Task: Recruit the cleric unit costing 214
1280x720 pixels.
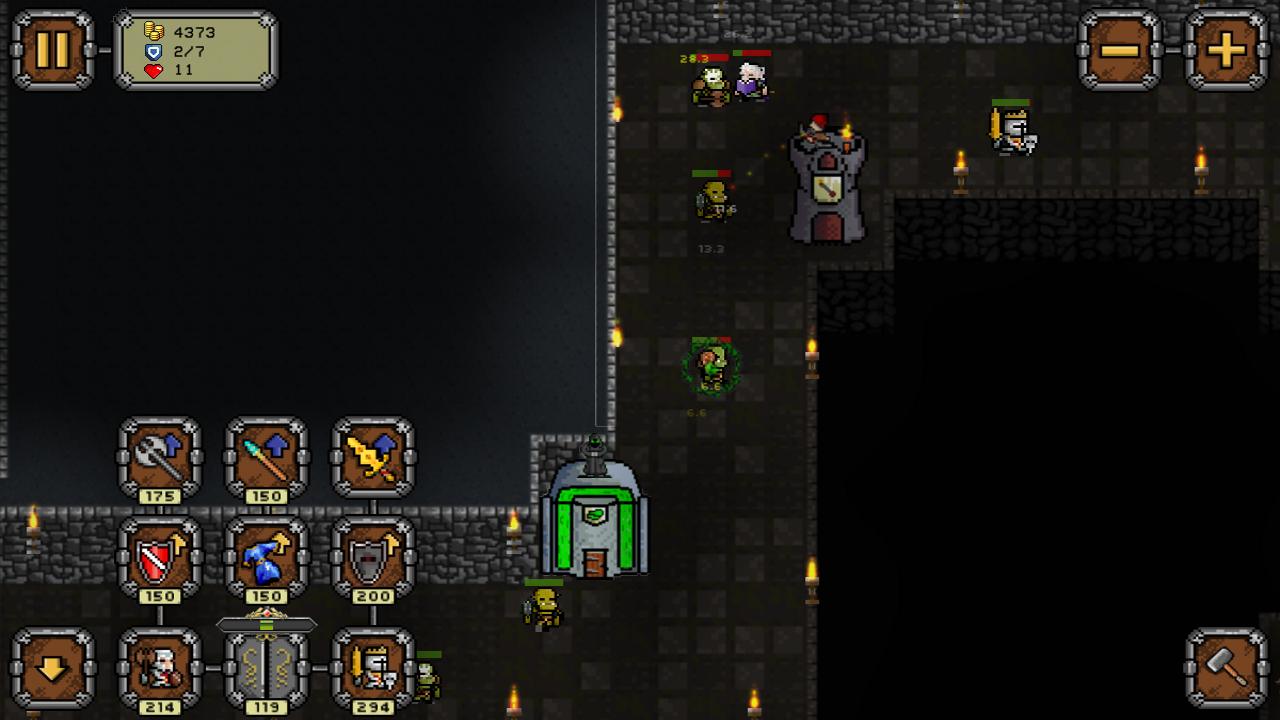Action: (x=160, y=670)
